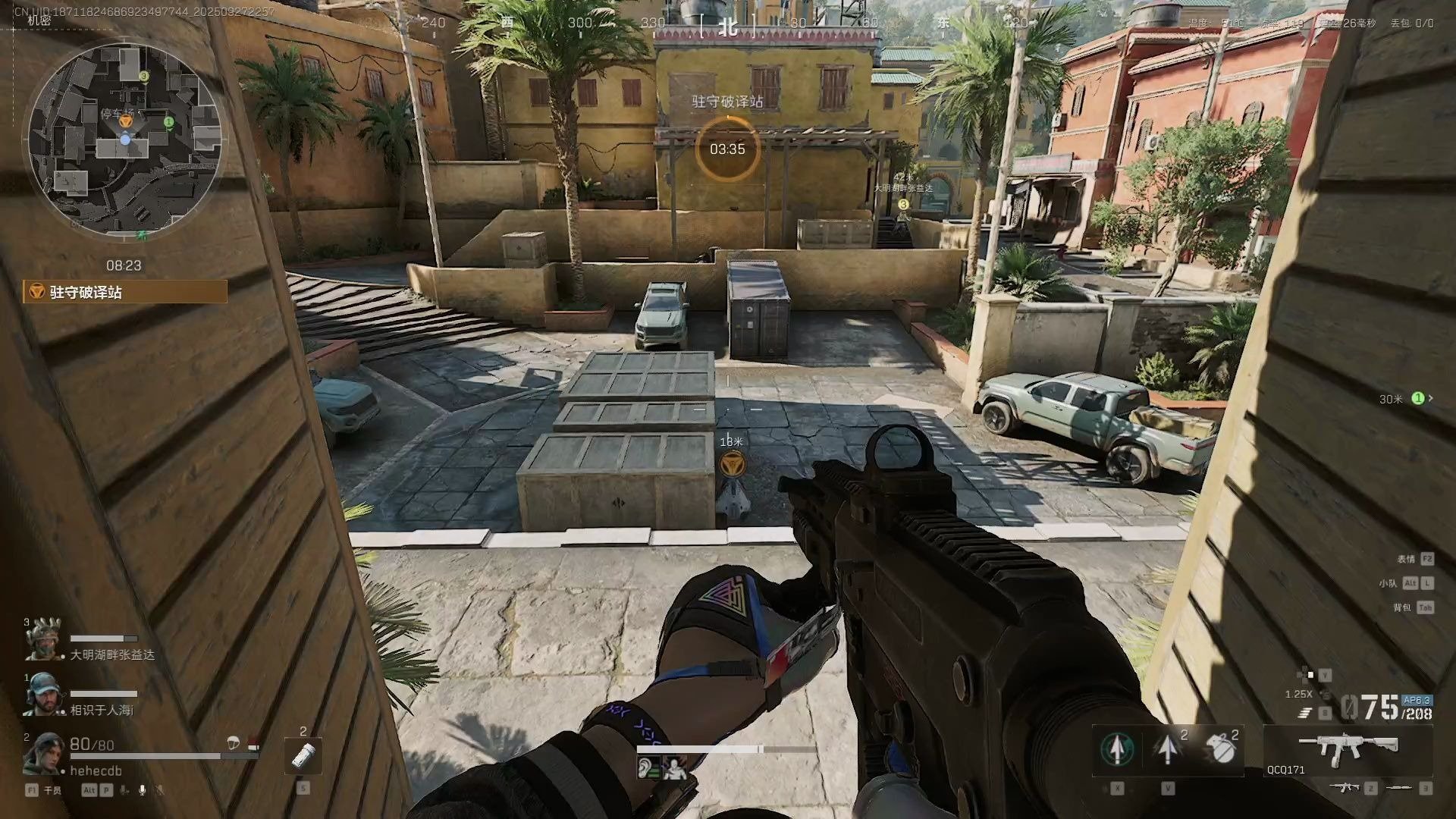The height and width of the screenshot is (819, 1456).
Task: Click the hehecdb player portrait
Action: click(x=43, y=753)
